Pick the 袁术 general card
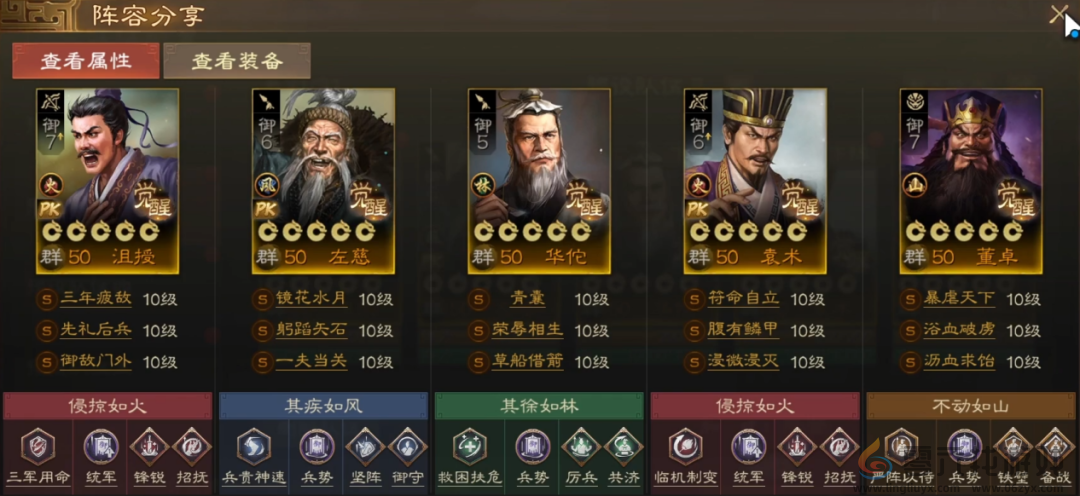 click(755, 180)
